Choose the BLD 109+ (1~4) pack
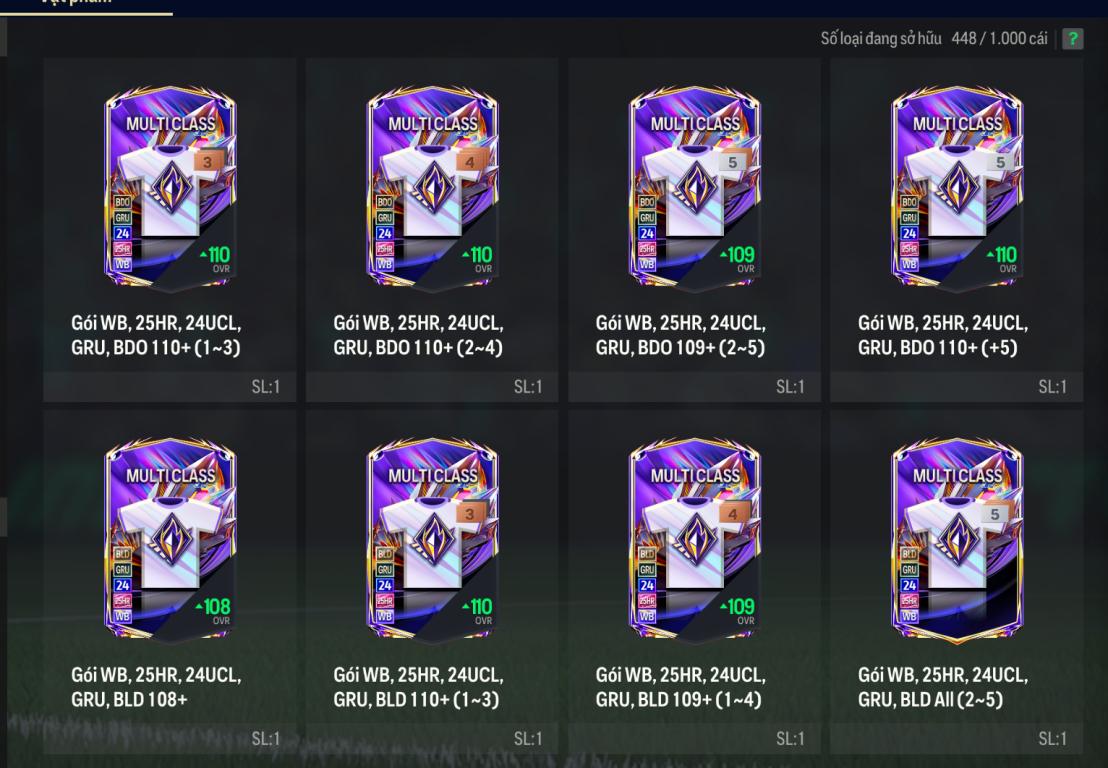The height and width of the screenshot is (768, 1108). coord(694,541)
